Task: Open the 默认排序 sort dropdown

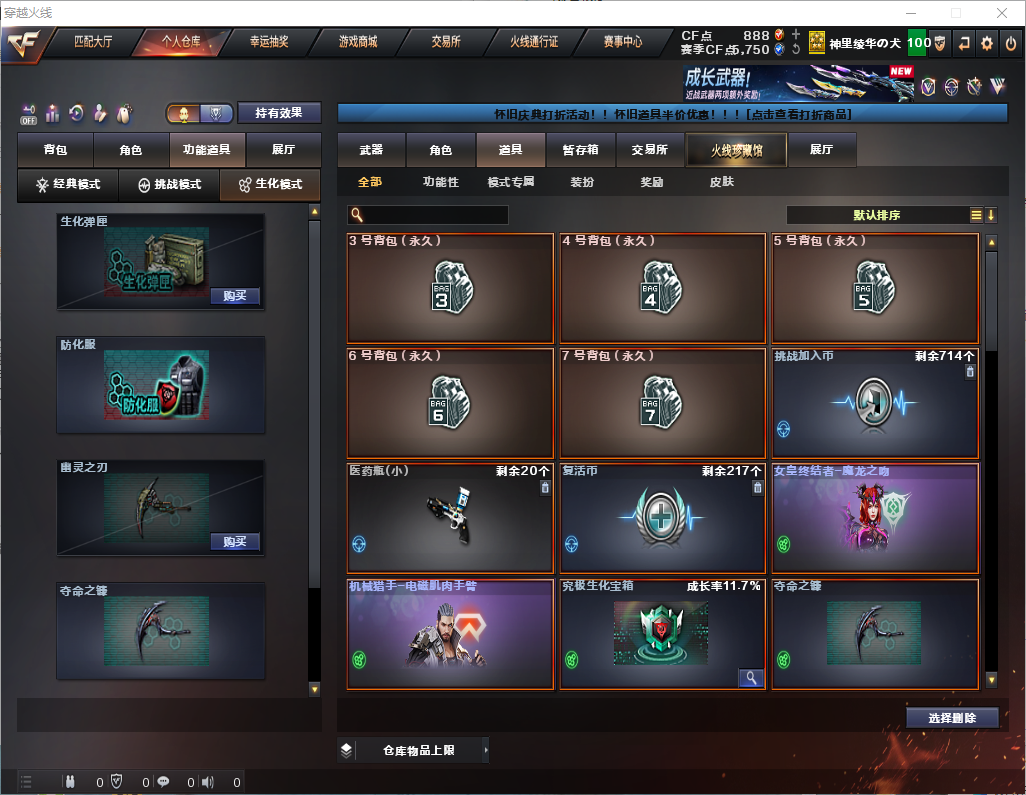Action: pyautogui.click(x=876, y=215)
